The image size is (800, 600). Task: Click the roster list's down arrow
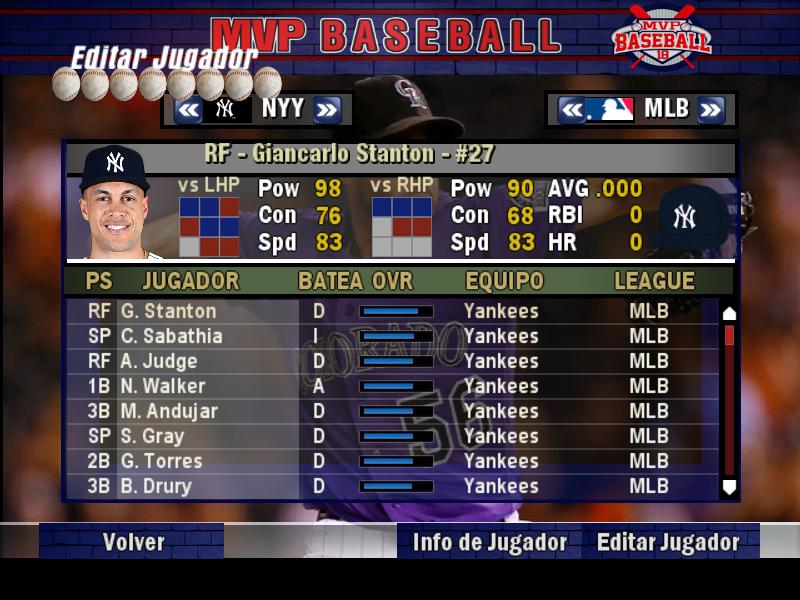coord(729,487)
